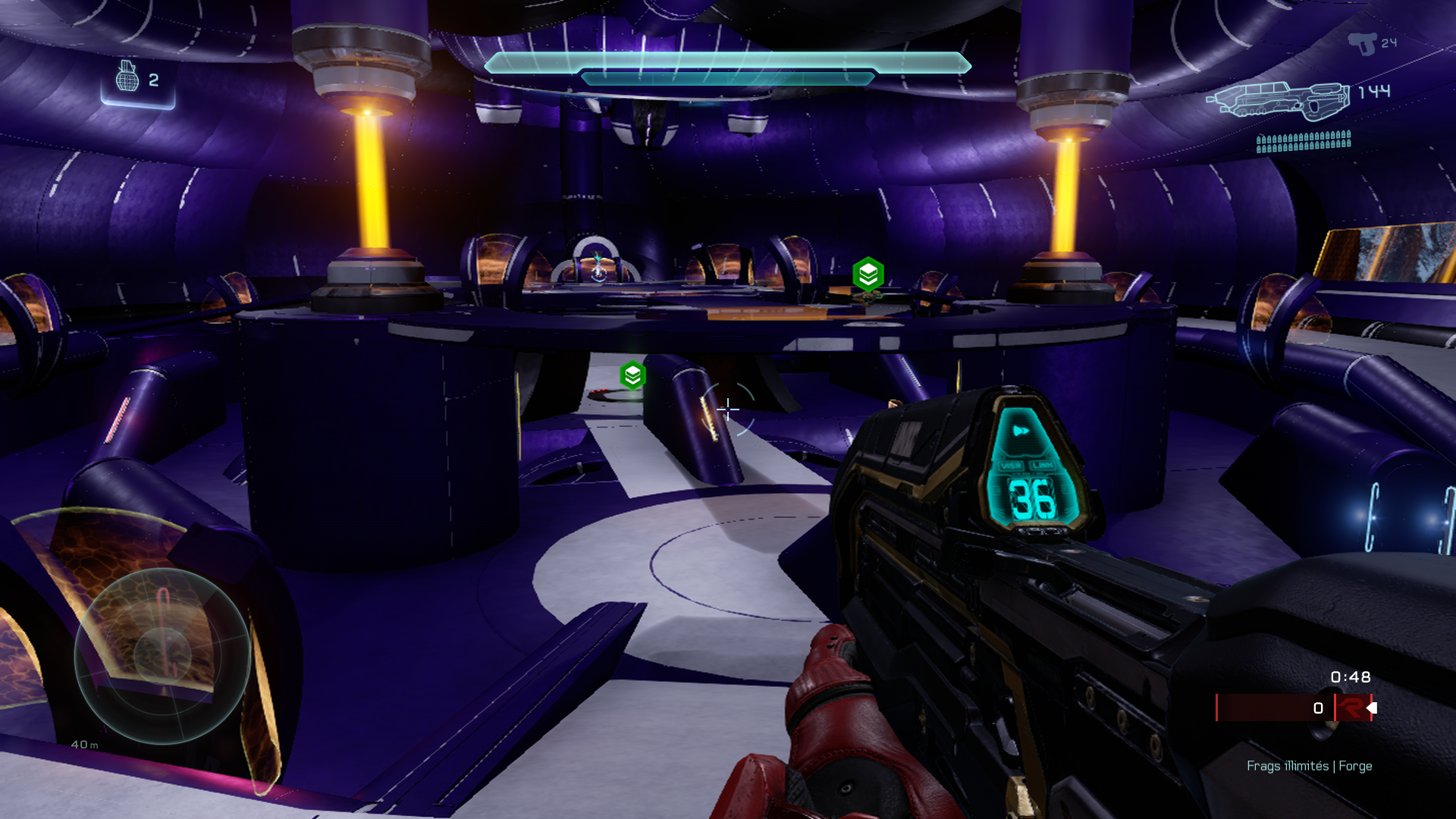
Task: Choose the secondary pistol icon
Action: (1362, 43)
